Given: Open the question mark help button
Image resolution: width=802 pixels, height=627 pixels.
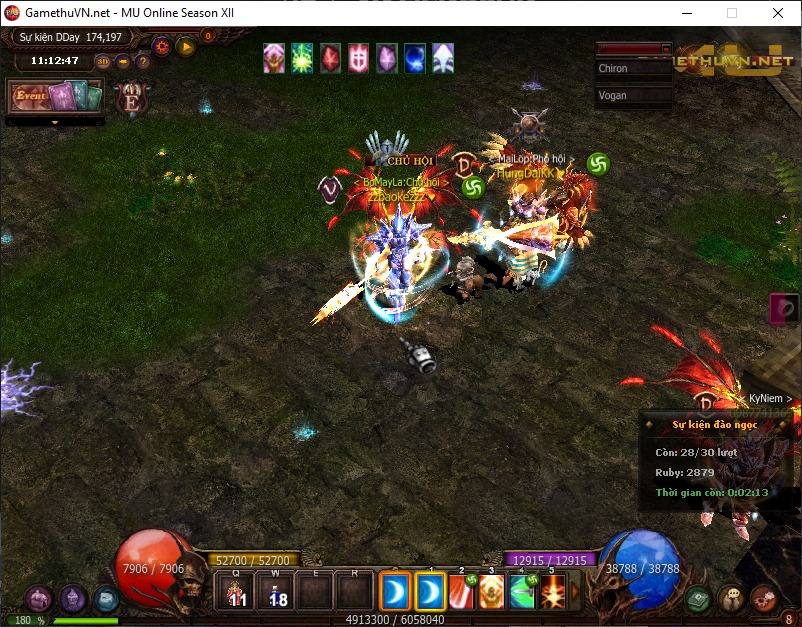Looking at the screenshot, I should coord(143,61).
